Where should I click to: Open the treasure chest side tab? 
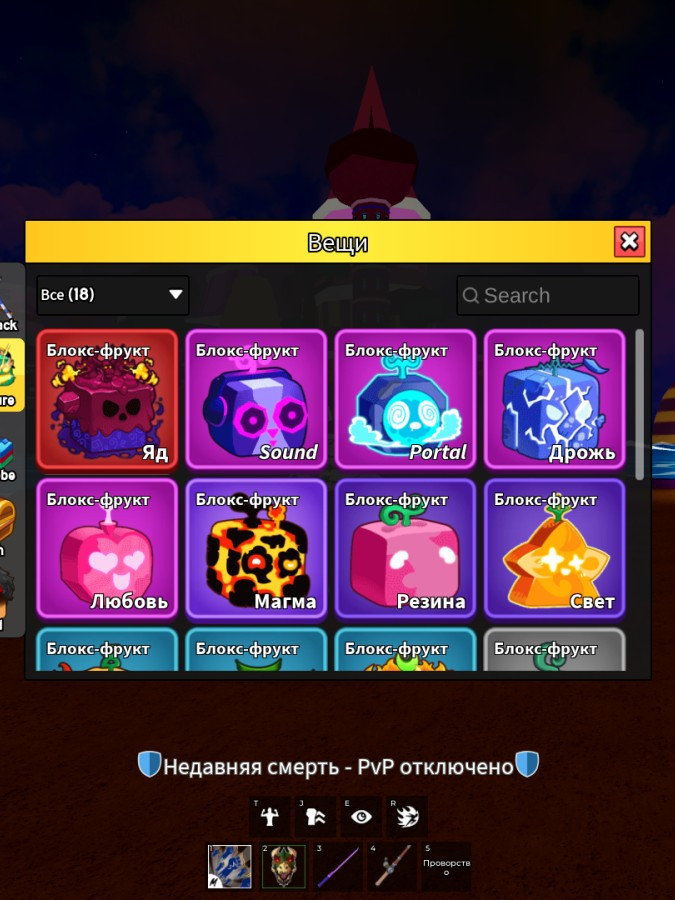(x=8, y=523)
